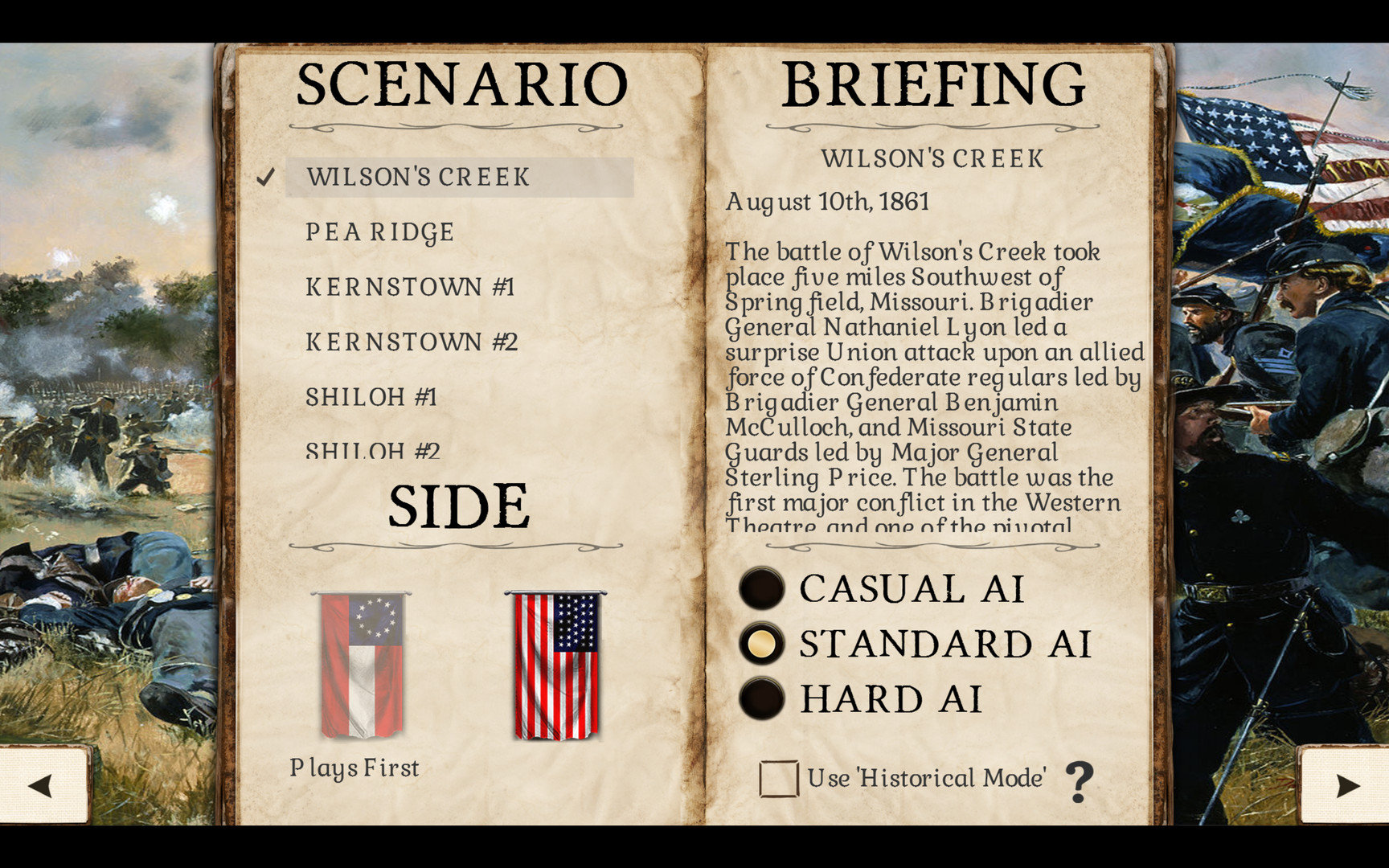Select Kernstown #2 from the list
Image resolution: width=1389 pixels, height=868 pixels.
[x=412, y=341]
